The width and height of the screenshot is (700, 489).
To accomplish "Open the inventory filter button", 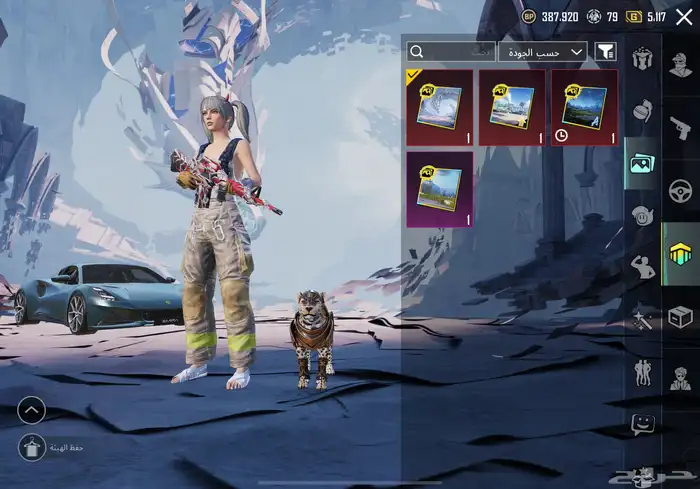I will click(606, 51).
